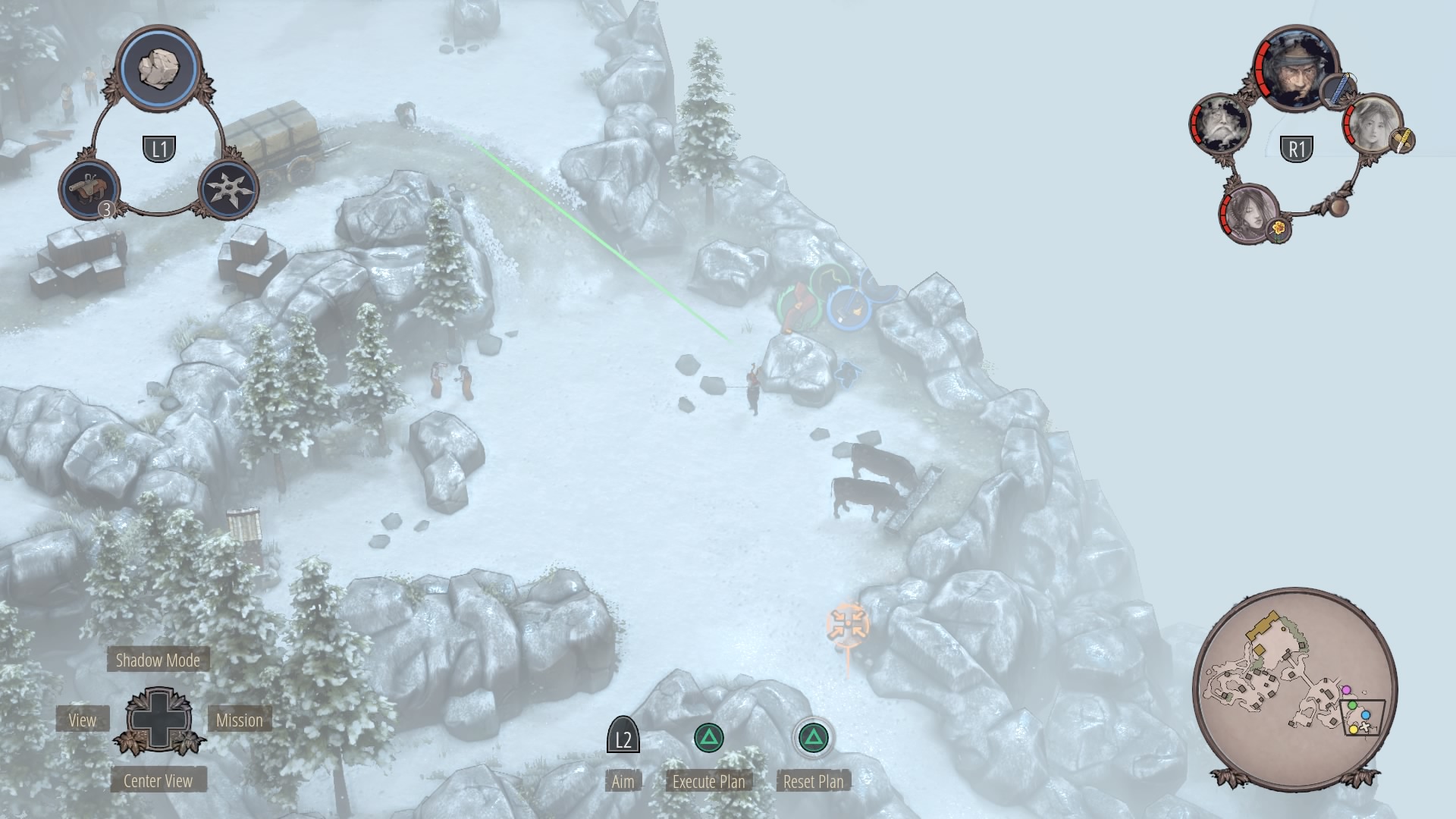Pick the pale-faced woman character portrait
The height and width of the screenshot is (819, 1456).
[1373, 124]
